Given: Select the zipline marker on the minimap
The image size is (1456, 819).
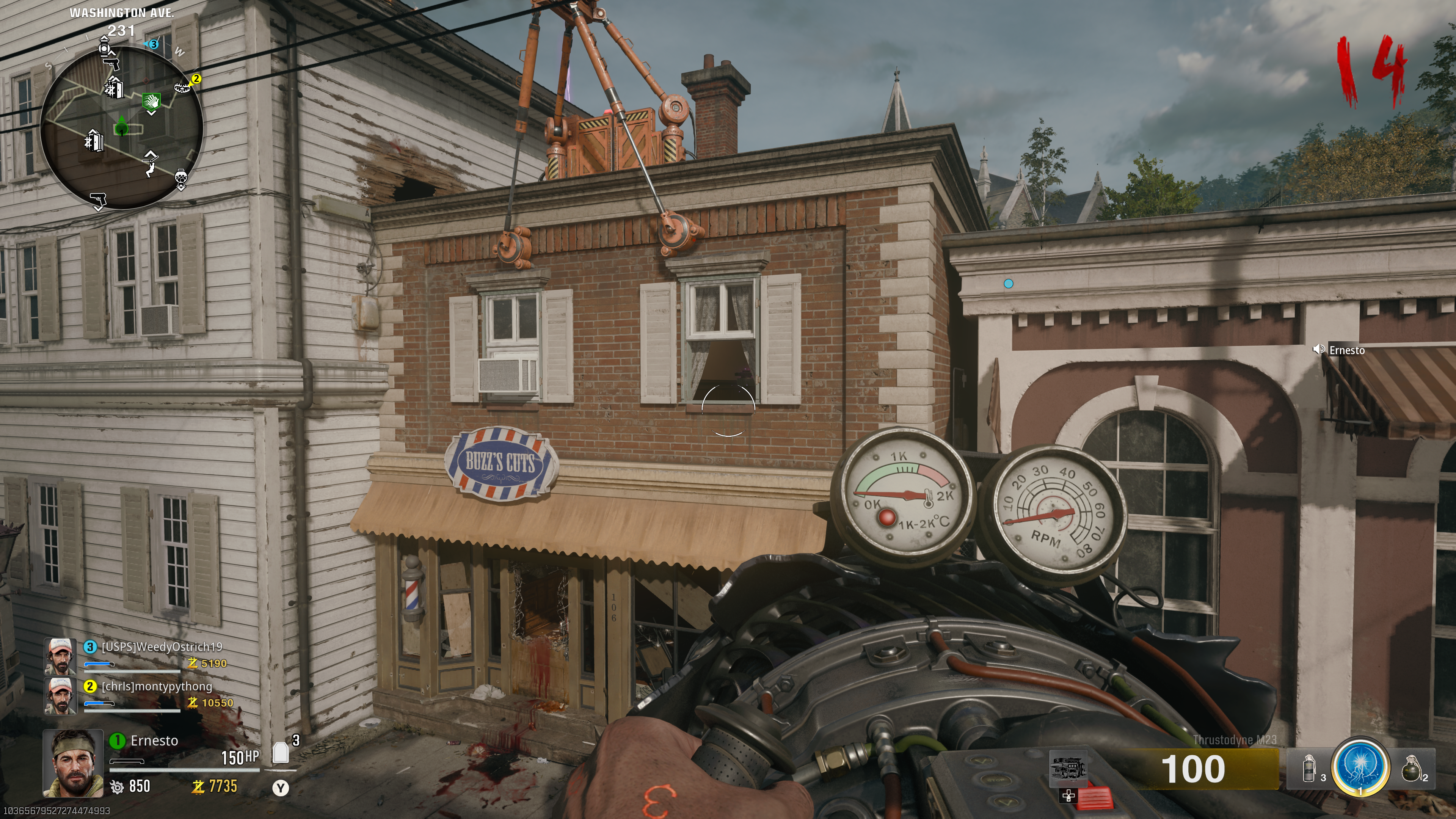Looking at the screenshot, I should coord(150,166).
